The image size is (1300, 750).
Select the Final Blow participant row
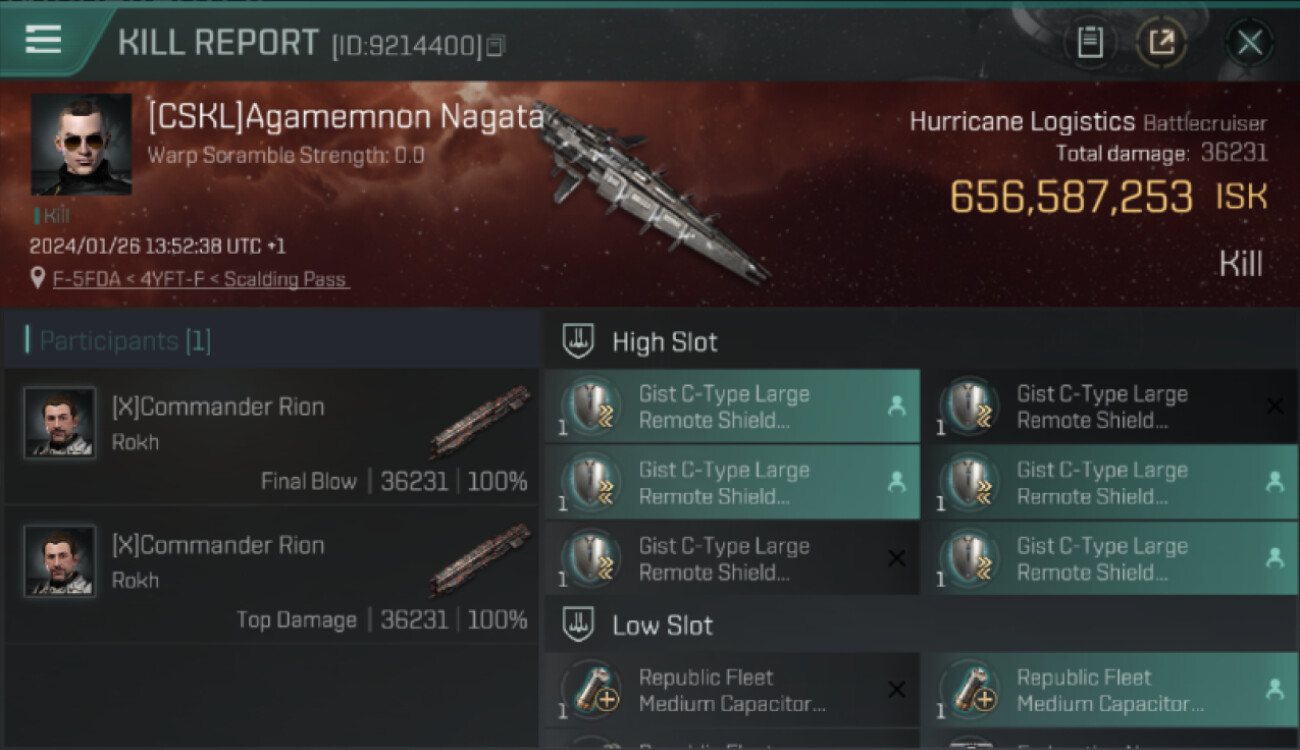pos(272,438)
